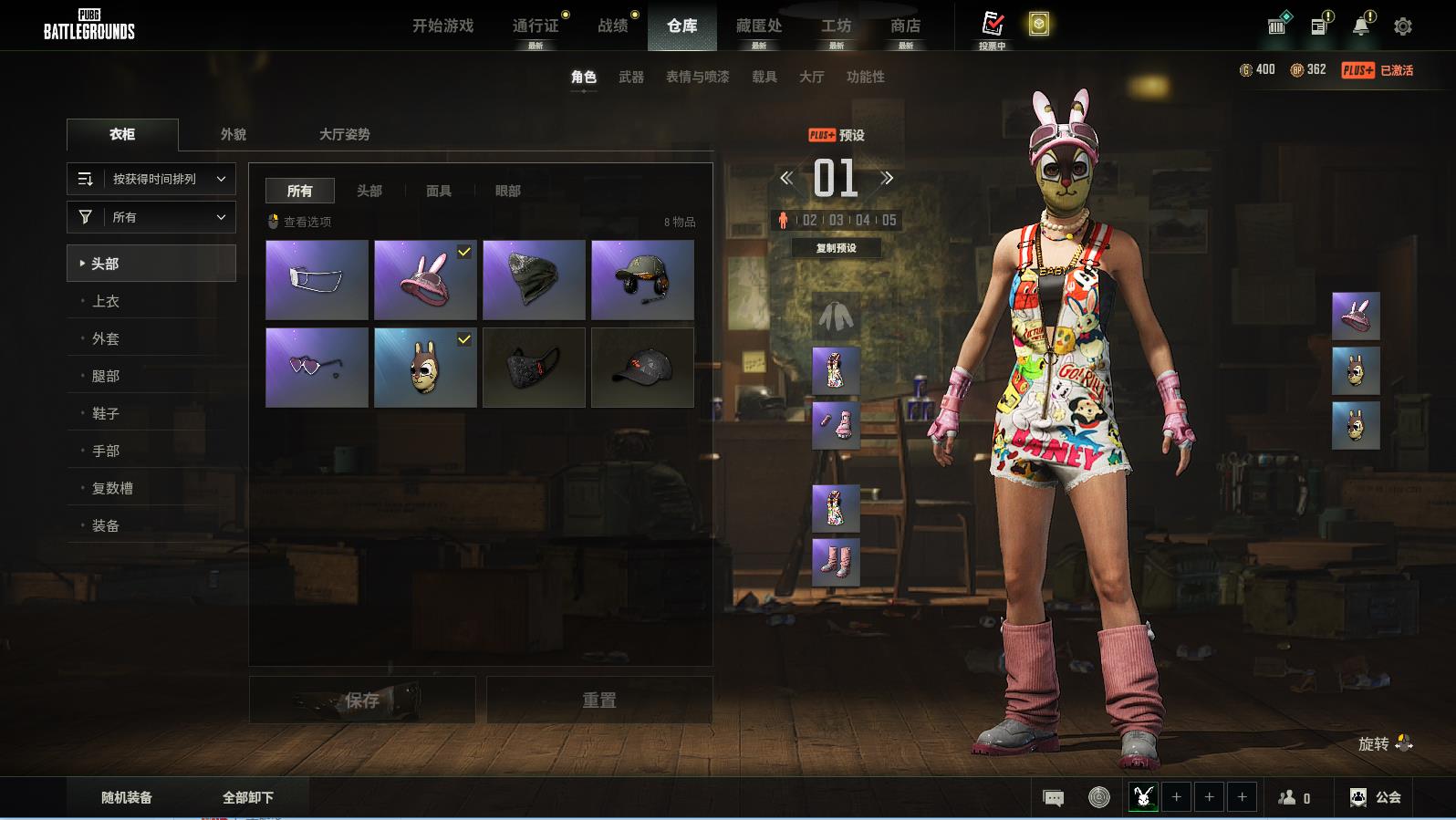Select the black baseball cap item
The height and width of the screenshot is (820, 1456).
pyautogui.click(x=642, y=368)
